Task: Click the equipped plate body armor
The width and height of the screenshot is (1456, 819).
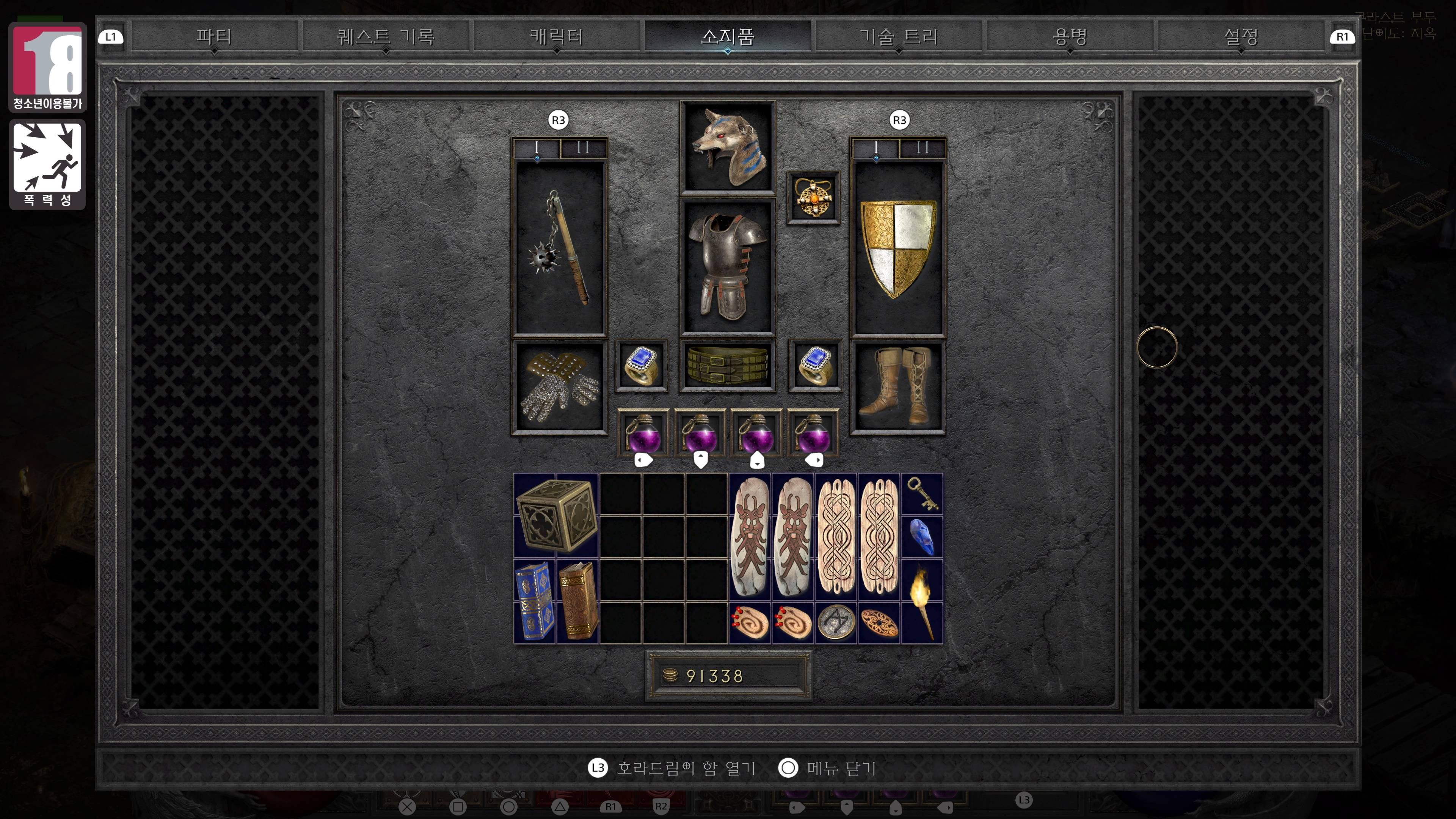Action: (728, 266)
